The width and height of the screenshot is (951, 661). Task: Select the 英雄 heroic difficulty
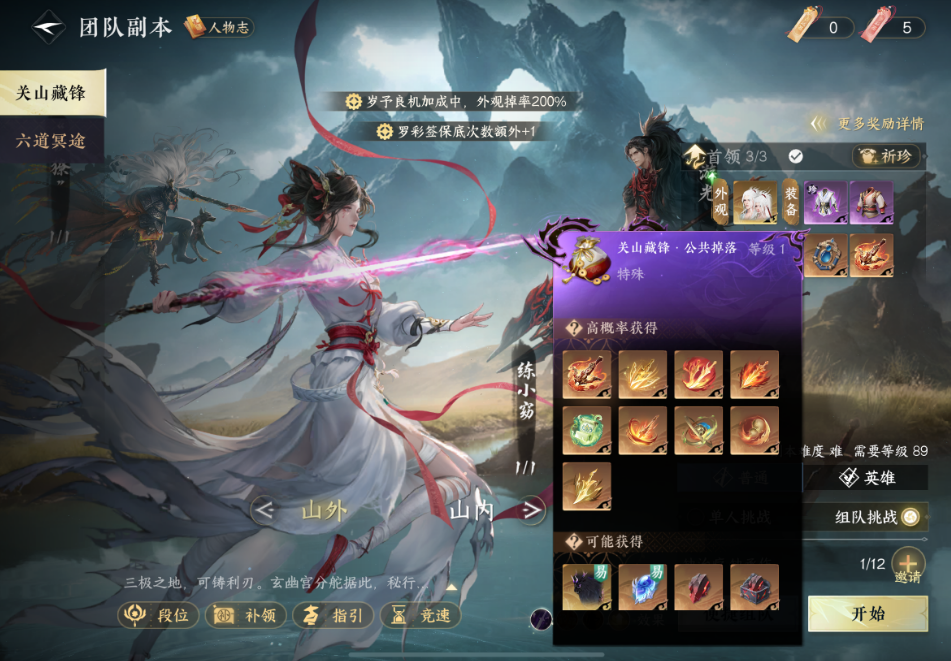(867, 478)
